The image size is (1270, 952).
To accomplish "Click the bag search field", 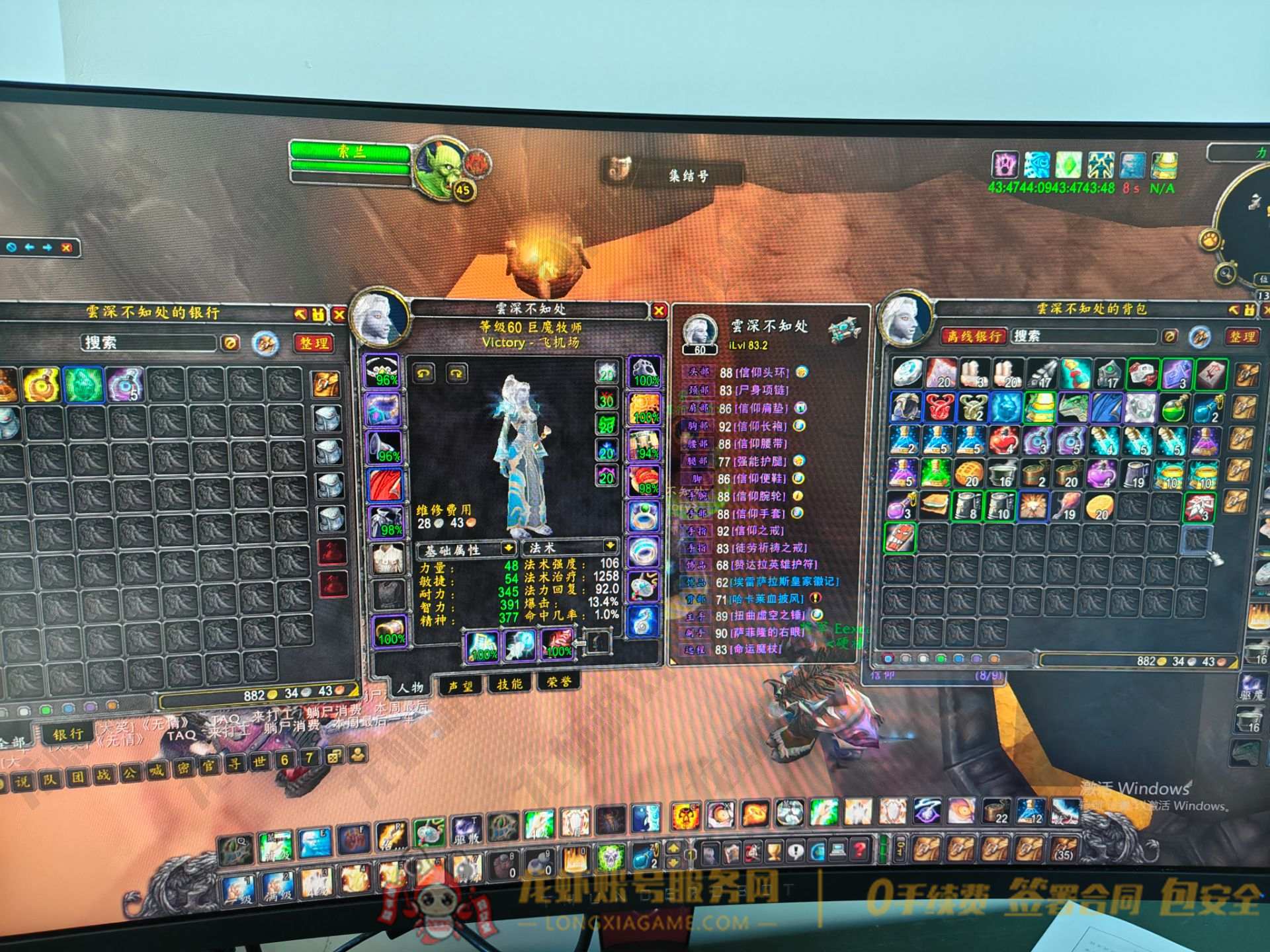I will pyautogui.click(x=1085, y=336).
